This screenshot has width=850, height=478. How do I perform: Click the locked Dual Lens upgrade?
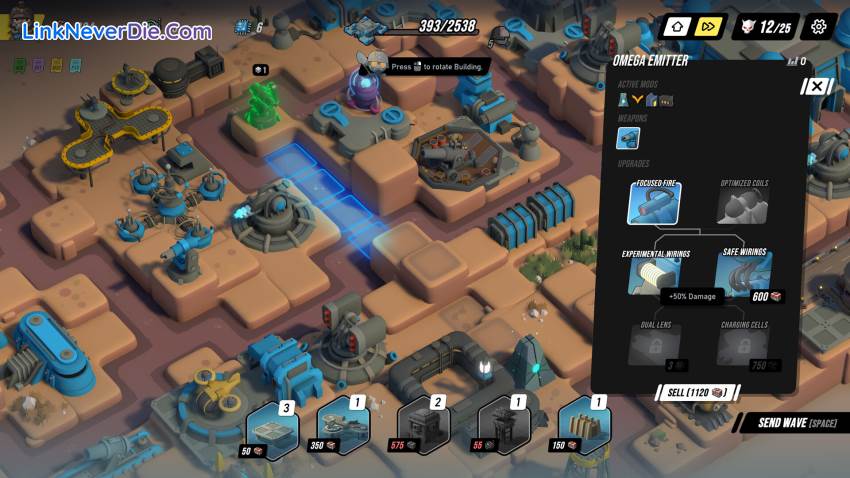(654, 343)
